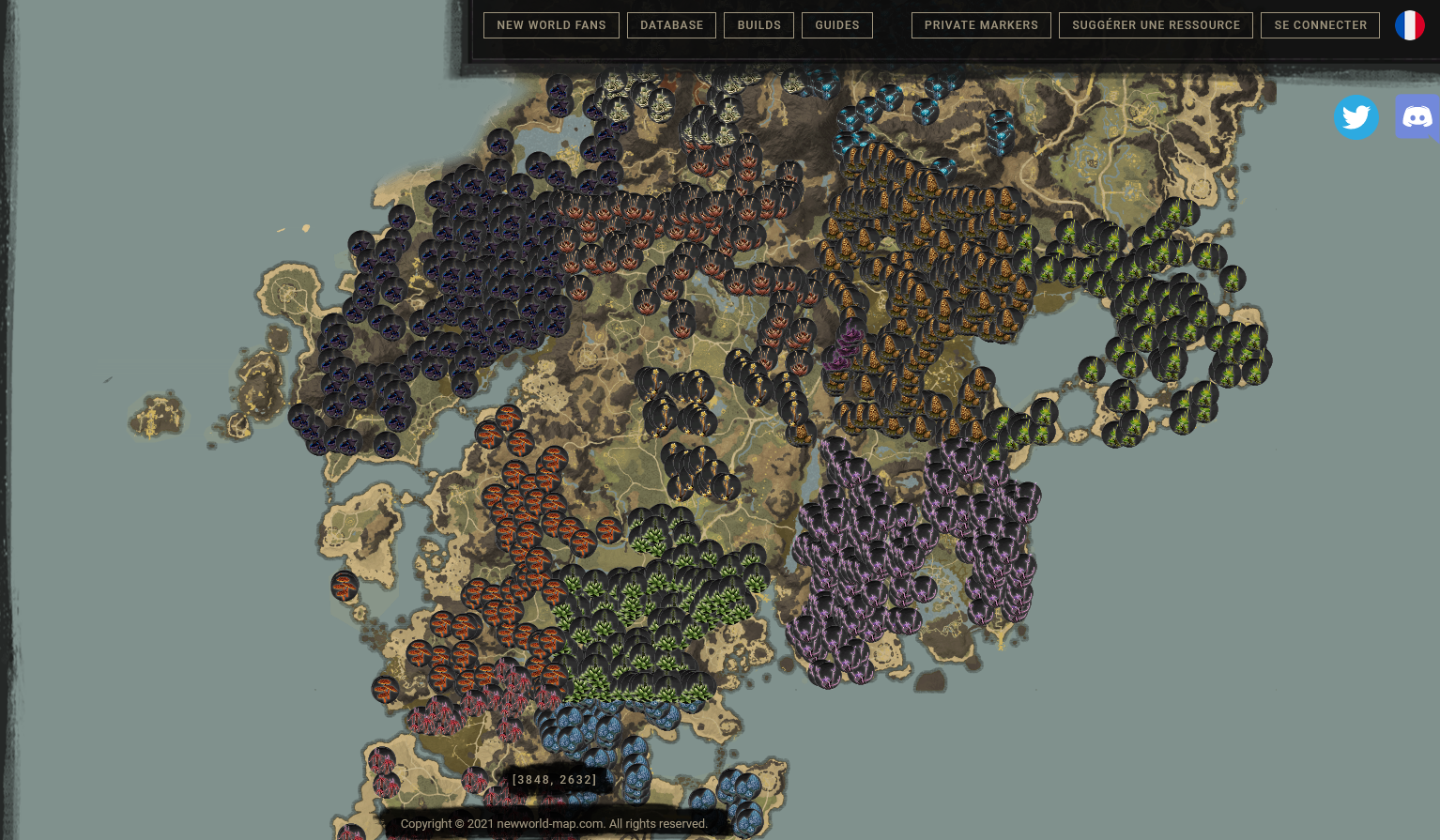Open the DATABASE menu
This screenshot has width=1440, height=840.
[x=671, y=25]
